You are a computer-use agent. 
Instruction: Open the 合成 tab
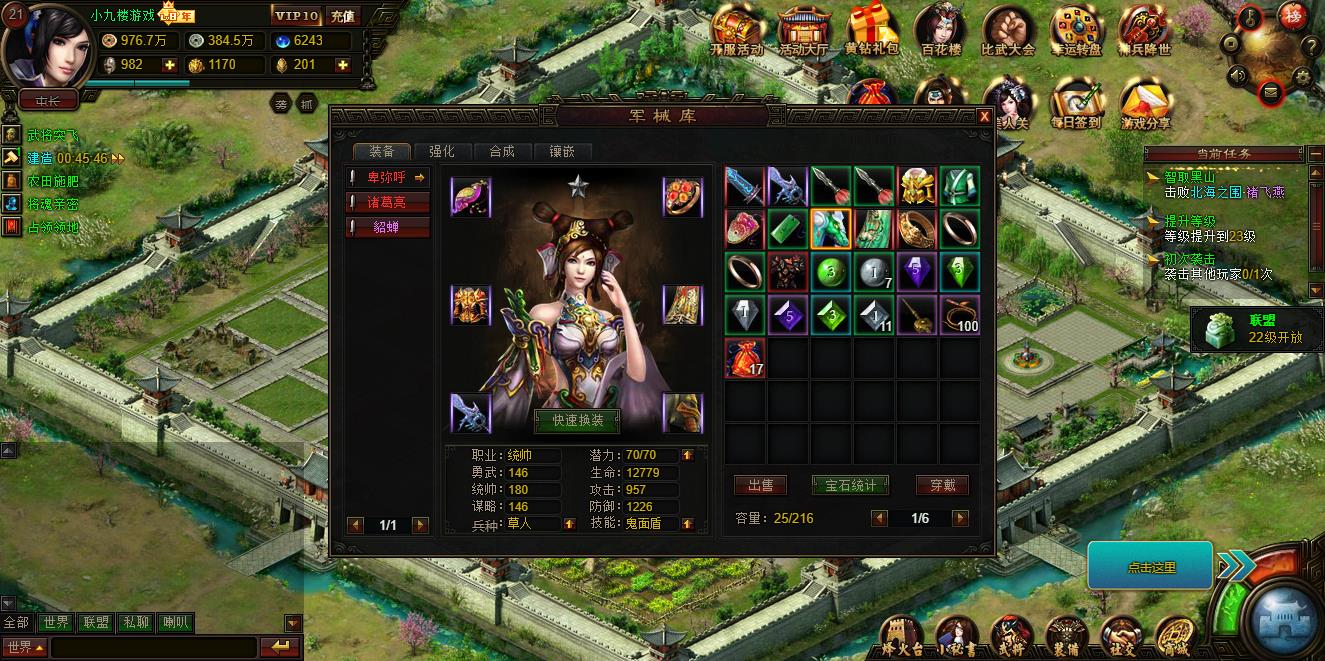point(502,151)
